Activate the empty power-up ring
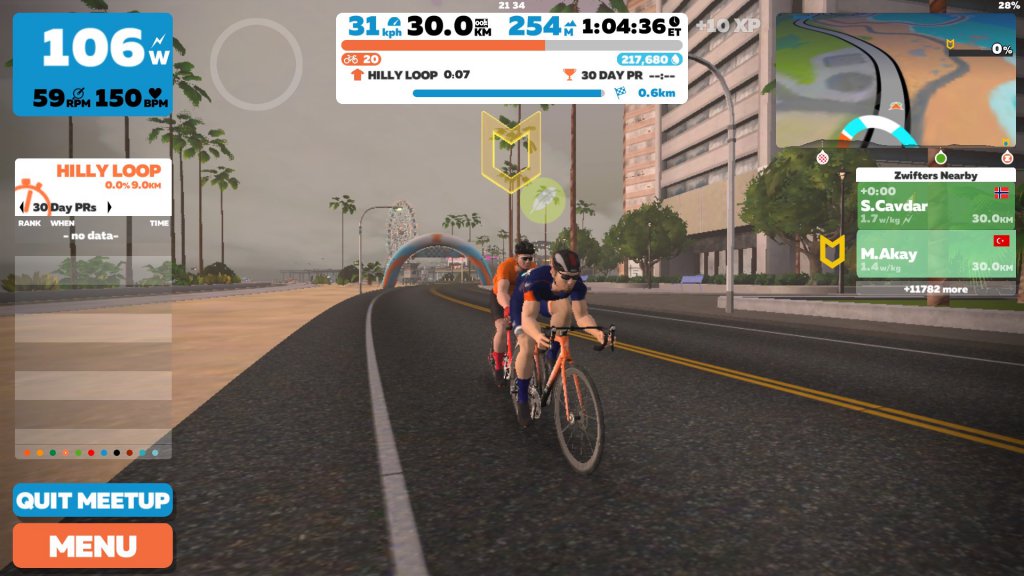 tap(256, 64)
